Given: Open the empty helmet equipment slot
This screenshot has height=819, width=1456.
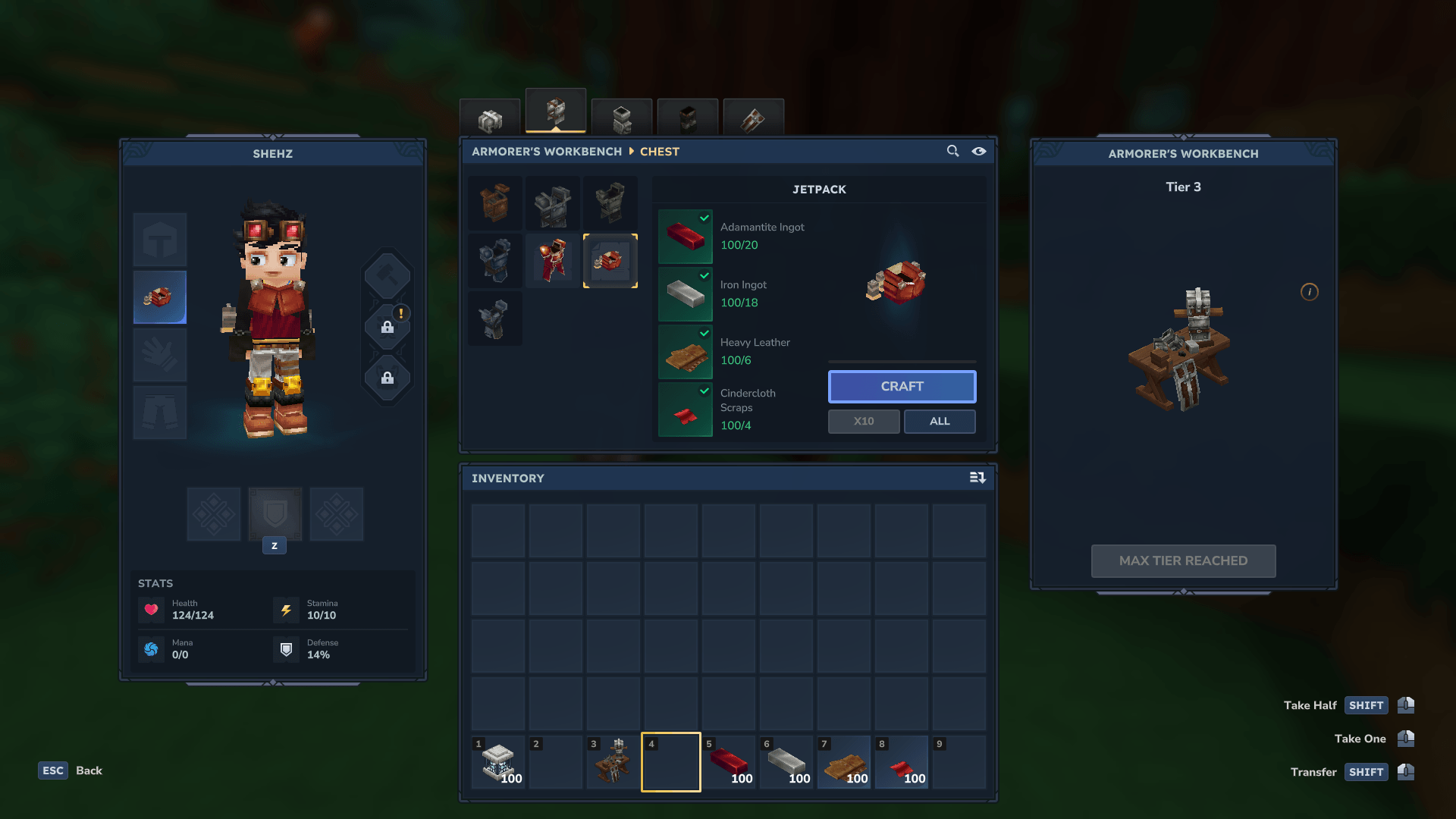Looking at the screenshot, I should [160, 240].
